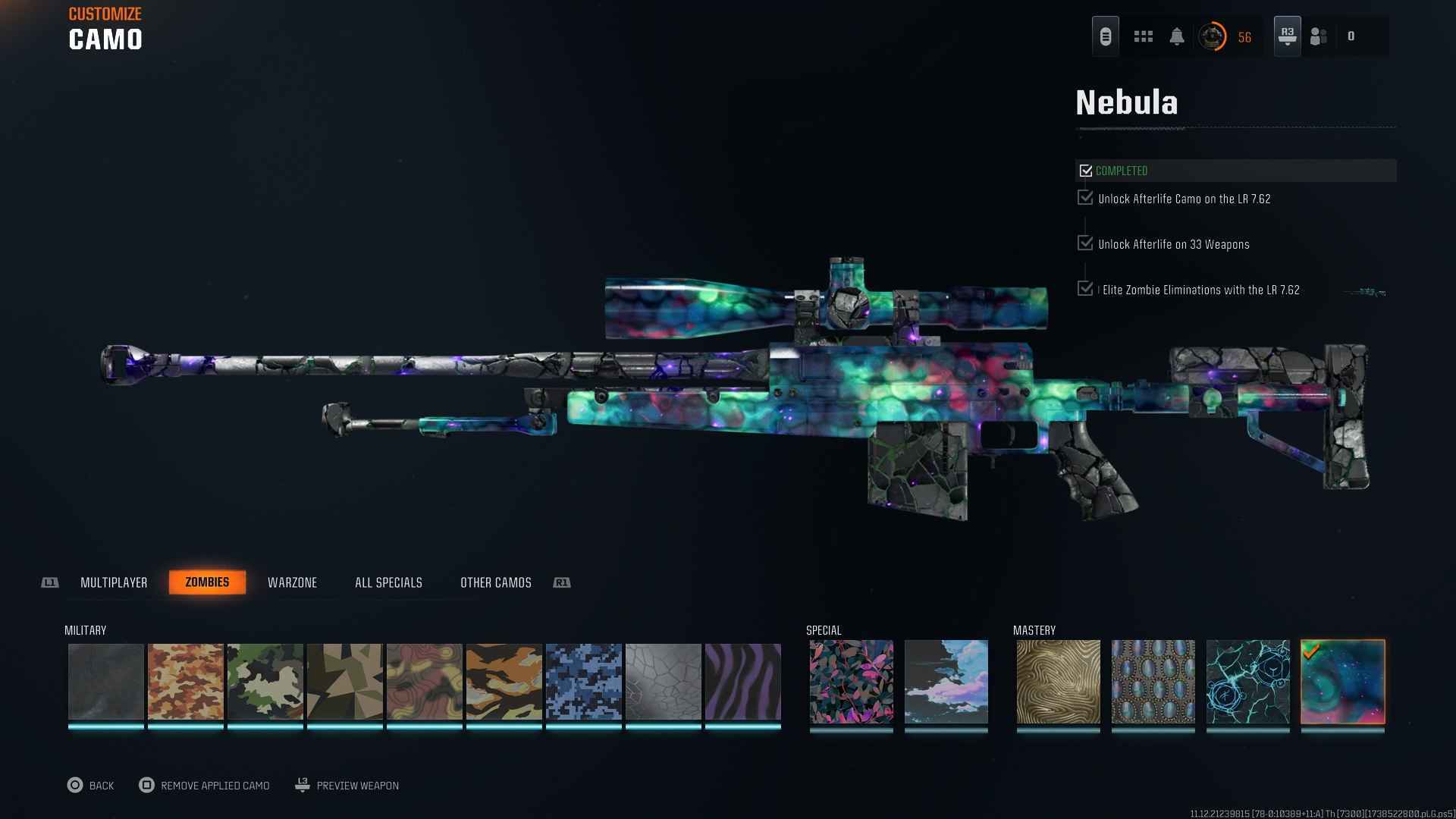
Task: Remove the applied camo
Action: tap(205, 786)
